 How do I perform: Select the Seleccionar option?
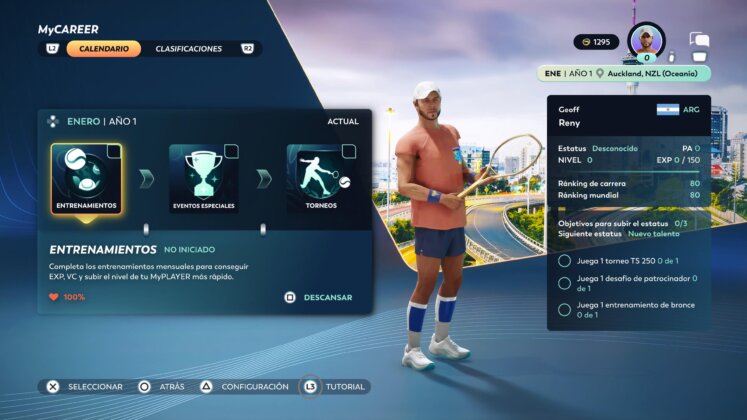tap(85, 386)
